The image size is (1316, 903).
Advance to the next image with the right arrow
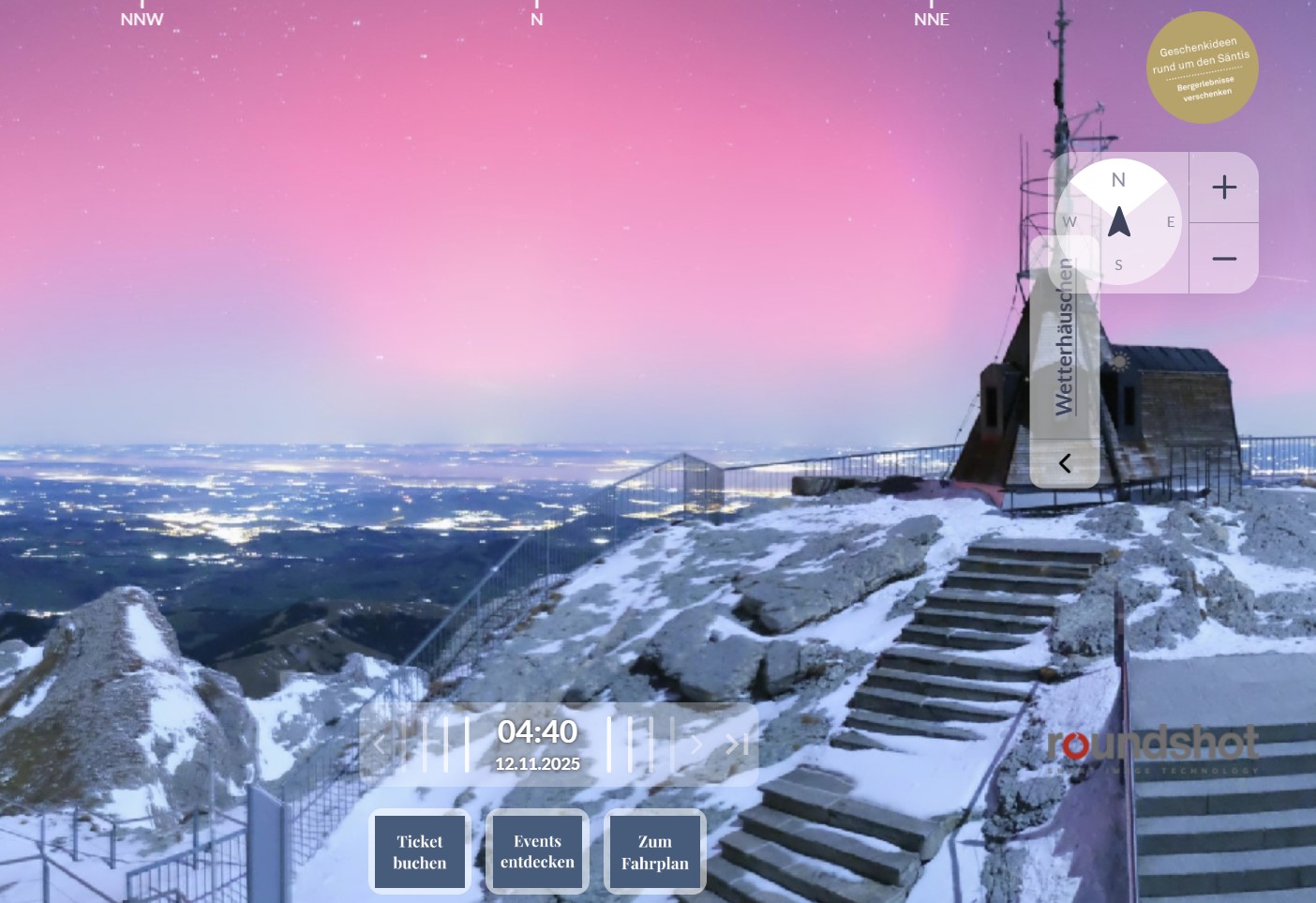coord(696,745)
